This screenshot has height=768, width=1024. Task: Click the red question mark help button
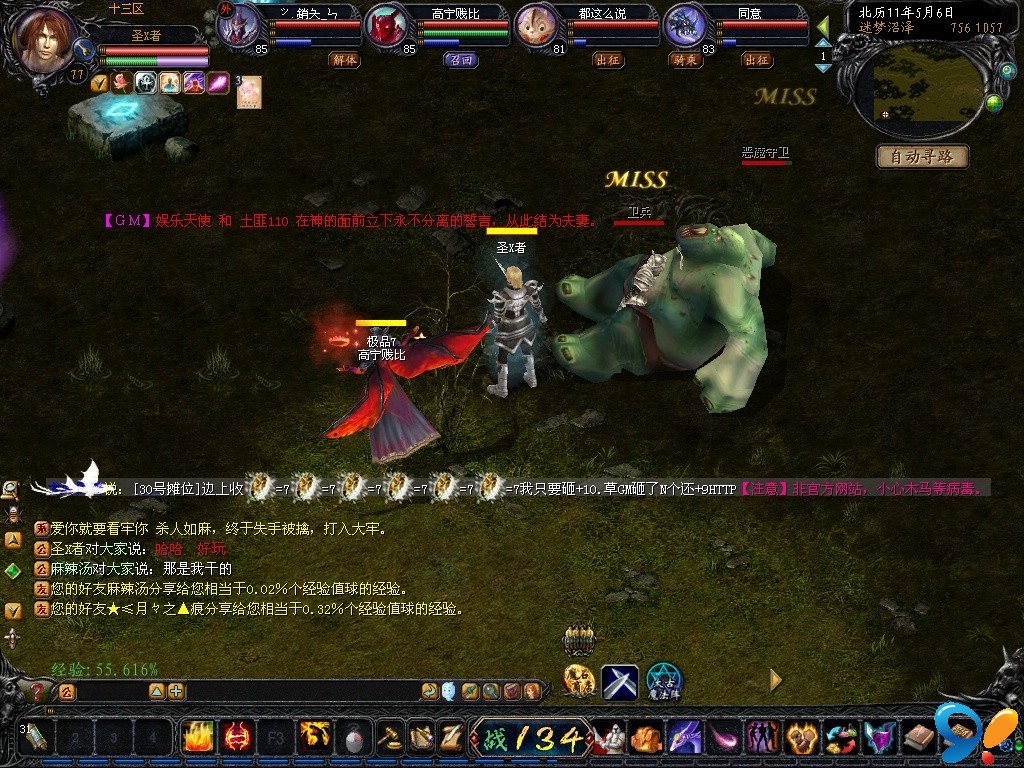point(38,691)
